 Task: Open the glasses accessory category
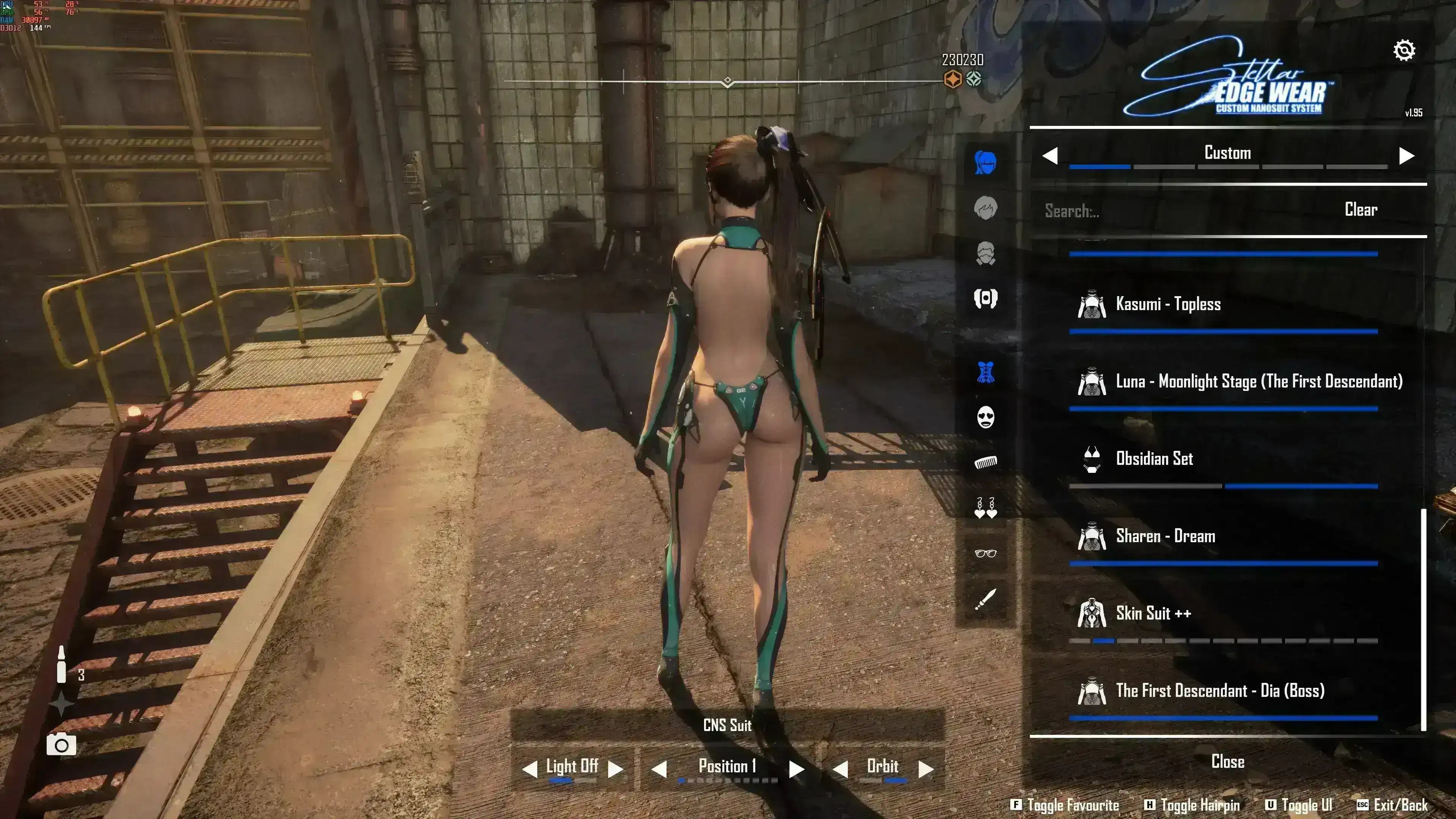tap(986, 553)
